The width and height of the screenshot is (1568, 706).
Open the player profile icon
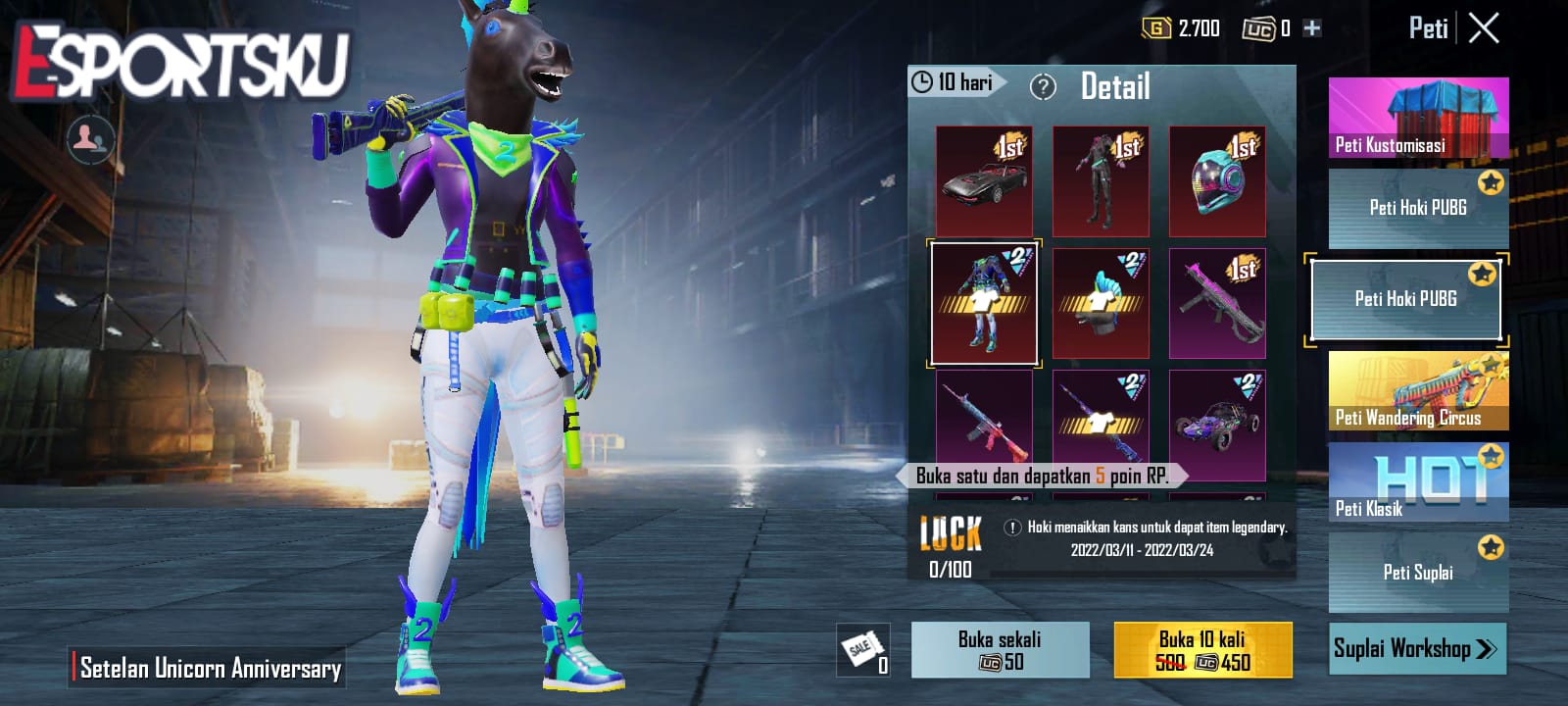click(89, 137)
